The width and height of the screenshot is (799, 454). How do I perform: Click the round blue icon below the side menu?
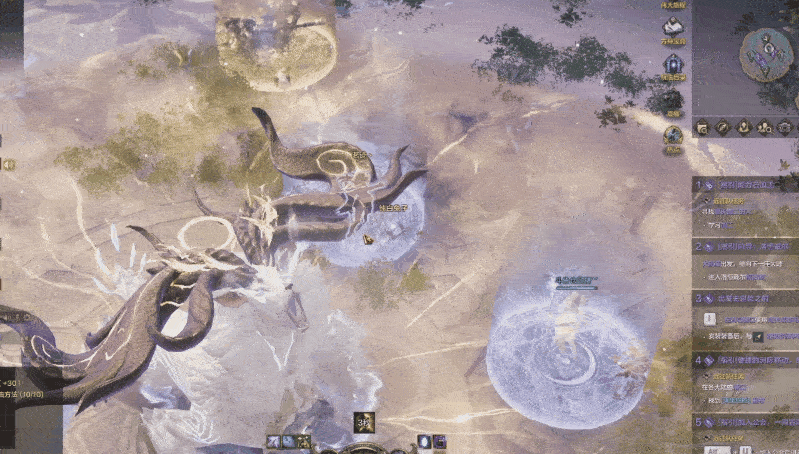click(673, 135)
